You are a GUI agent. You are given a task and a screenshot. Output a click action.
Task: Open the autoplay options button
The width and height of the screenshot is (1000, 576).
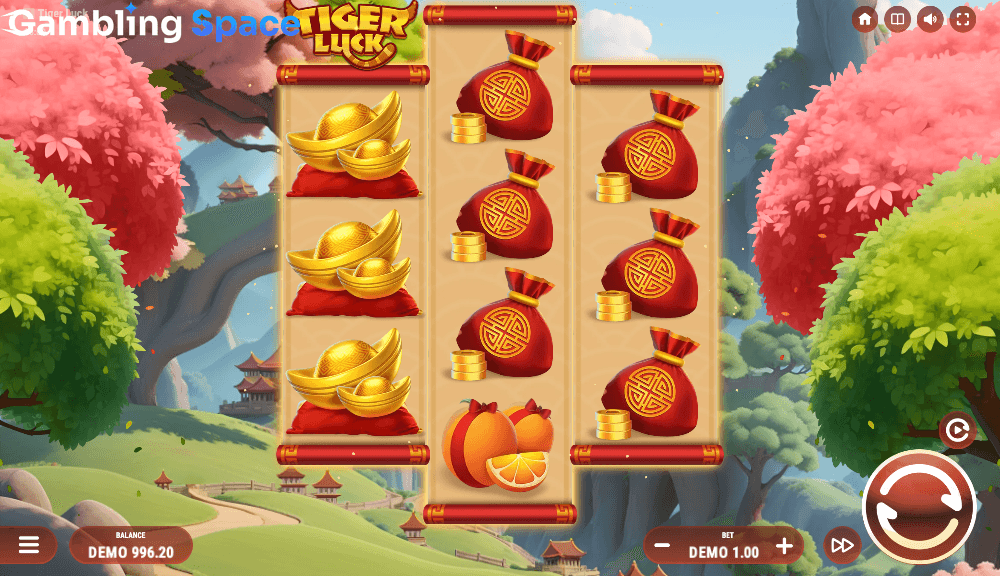pos(957,430)
